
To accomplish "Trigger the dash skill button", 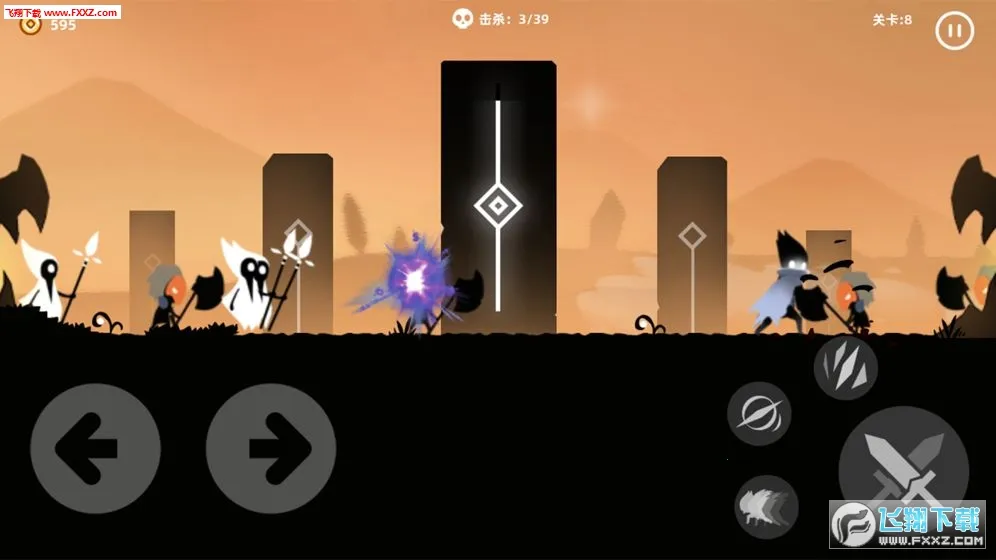I will pos(766,507).
